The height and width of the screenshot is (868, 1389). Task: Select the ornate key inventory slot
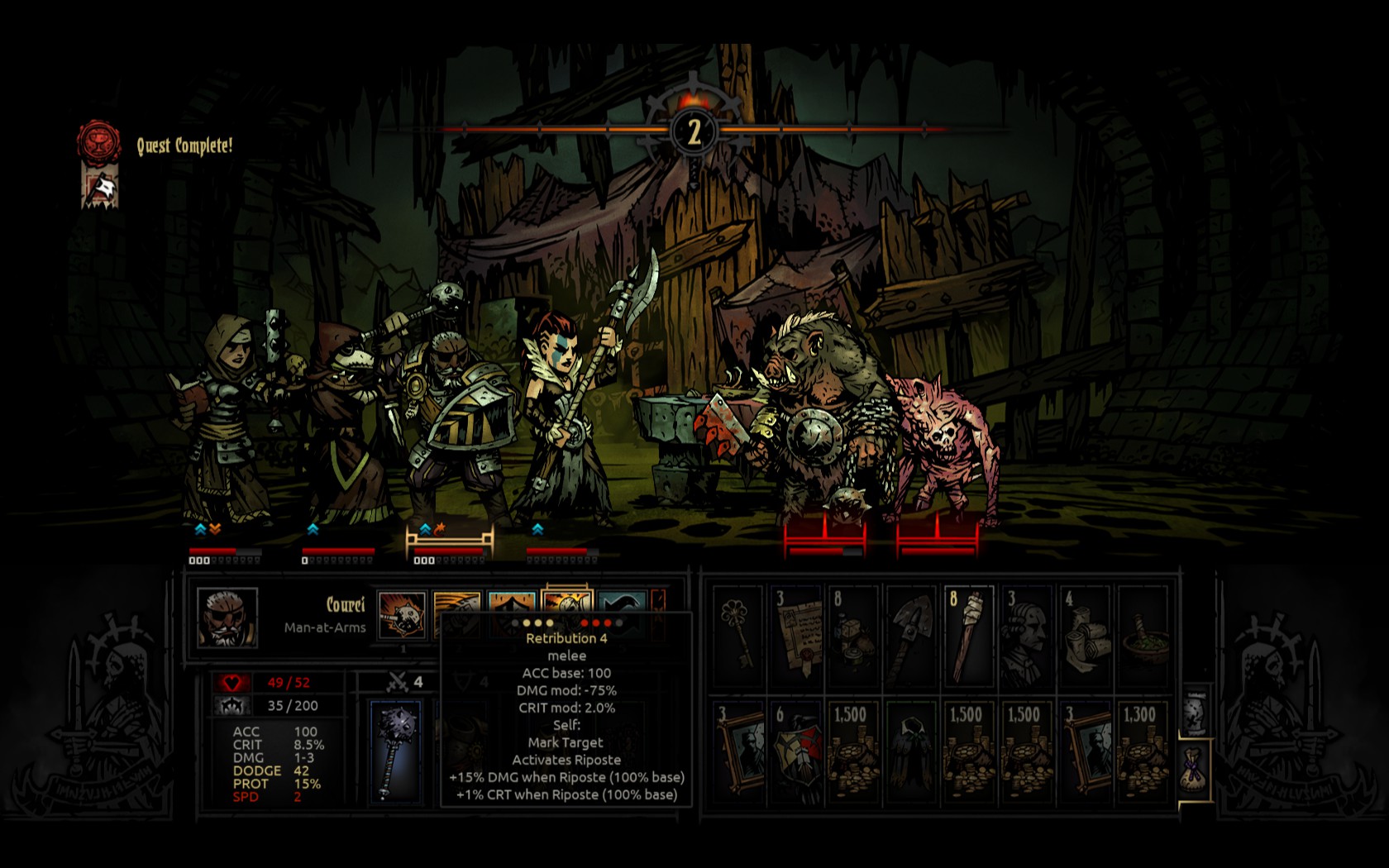(x=738, y=635)
